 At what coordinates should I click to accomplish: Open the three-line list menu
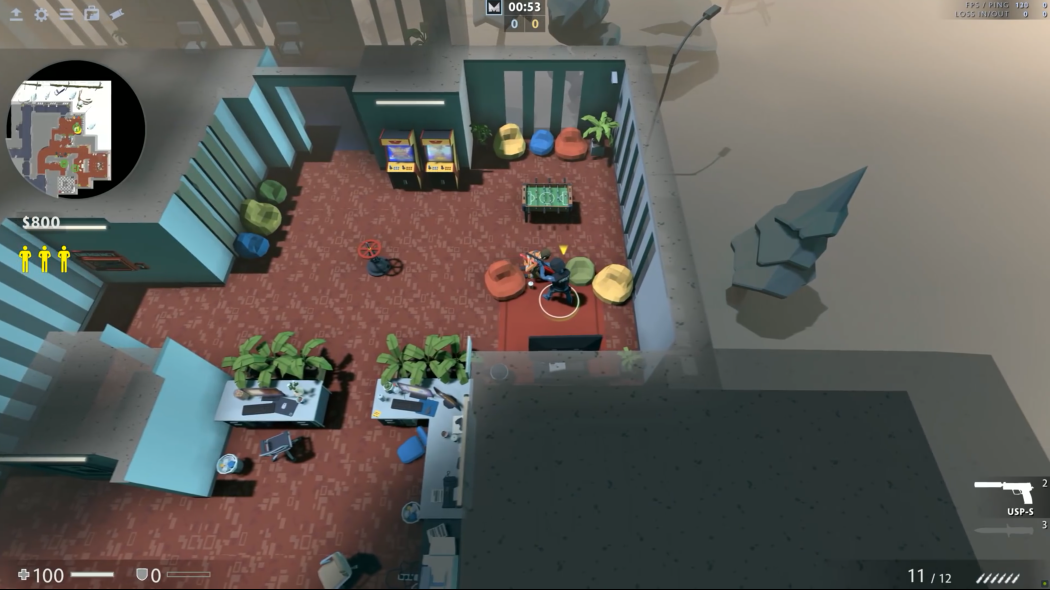click(66, 14)
